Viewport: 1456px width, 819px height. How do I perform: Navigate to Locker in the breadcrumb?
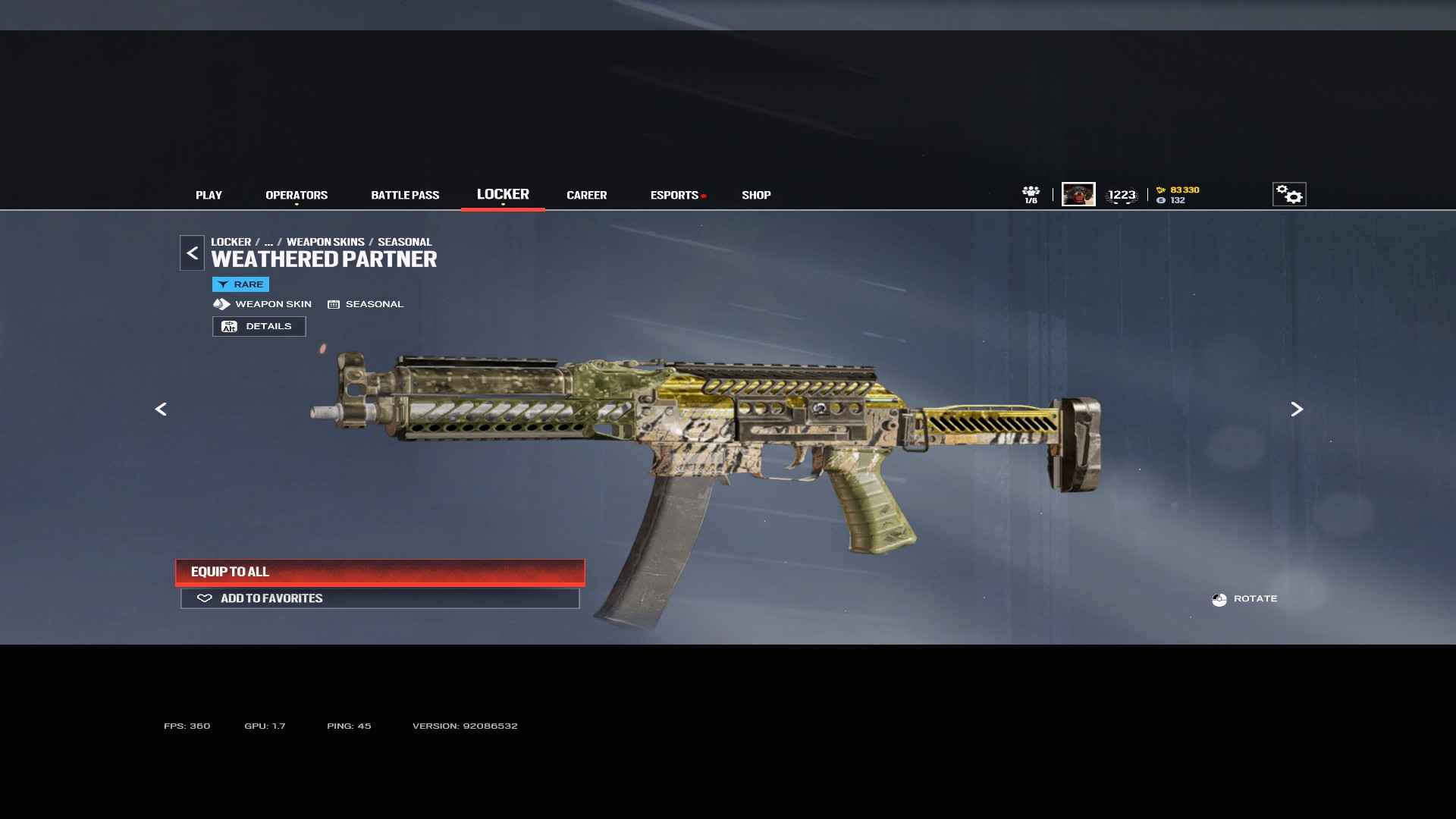click(x=231, y=242)
